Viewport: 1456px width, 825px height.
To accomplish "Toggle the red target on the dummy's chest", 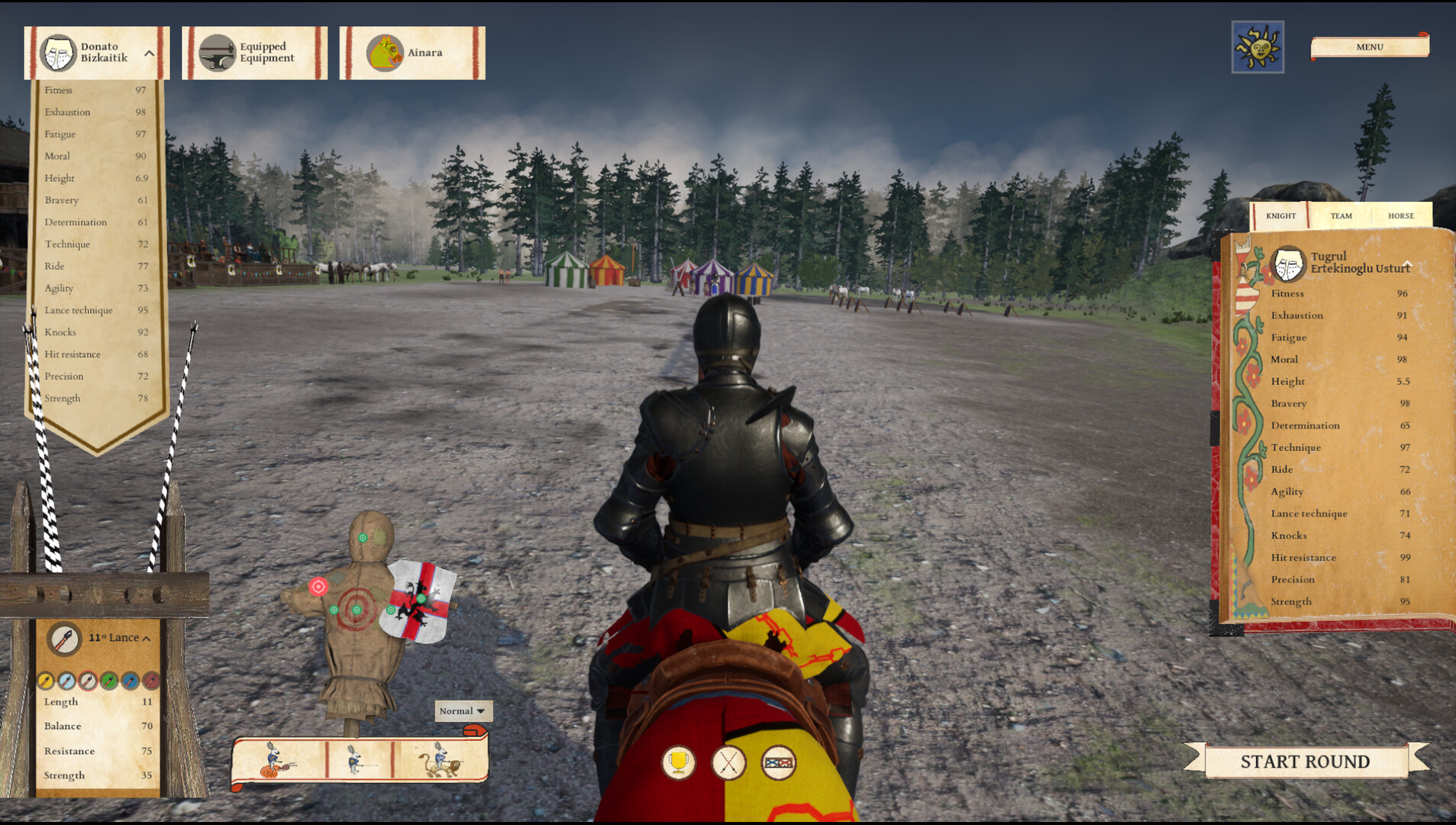I will click(317, 587).
